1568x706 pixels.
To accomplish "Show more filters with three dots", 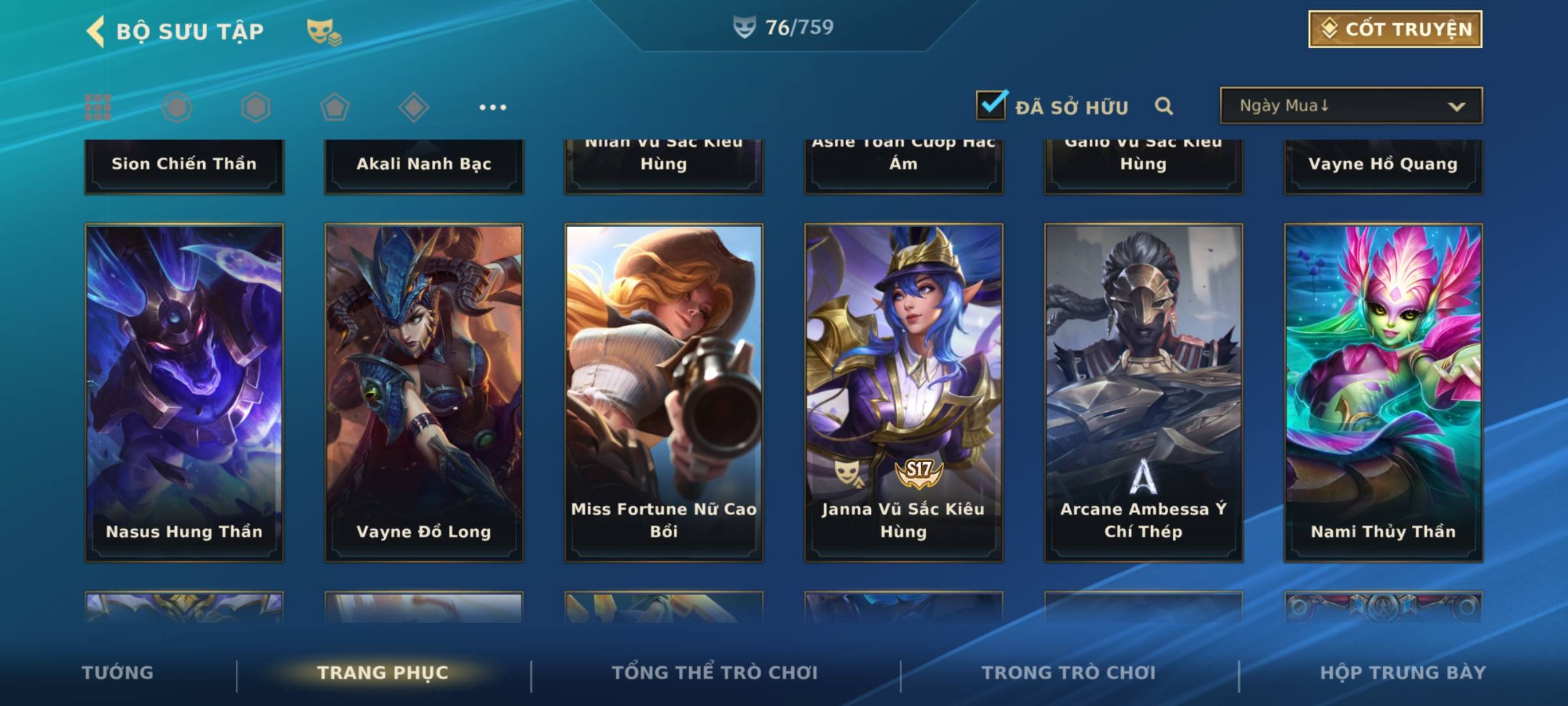I will pos(493,107).
